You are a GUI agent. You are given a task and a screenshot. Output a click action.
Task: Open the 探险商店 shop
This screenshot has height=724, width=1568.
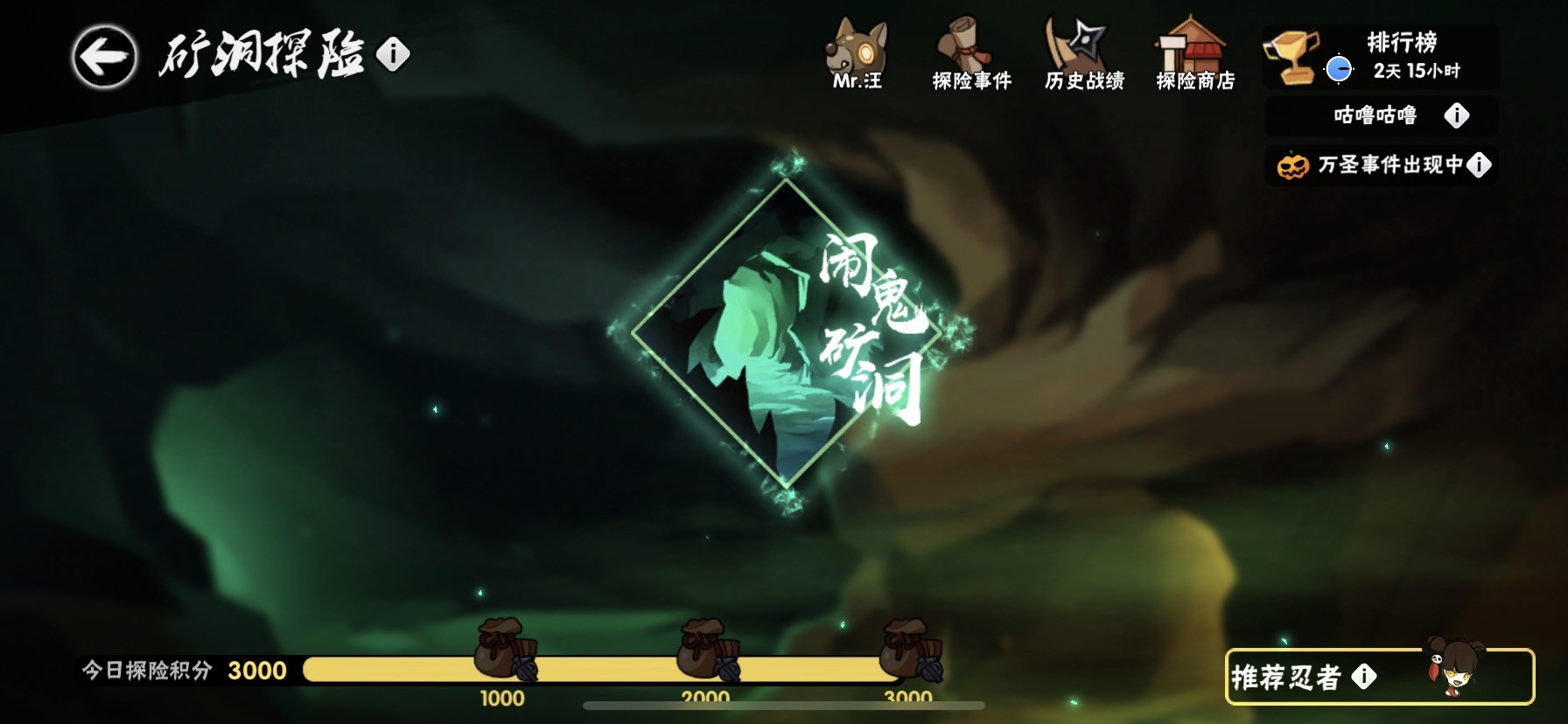click(x=1194, y=54)
